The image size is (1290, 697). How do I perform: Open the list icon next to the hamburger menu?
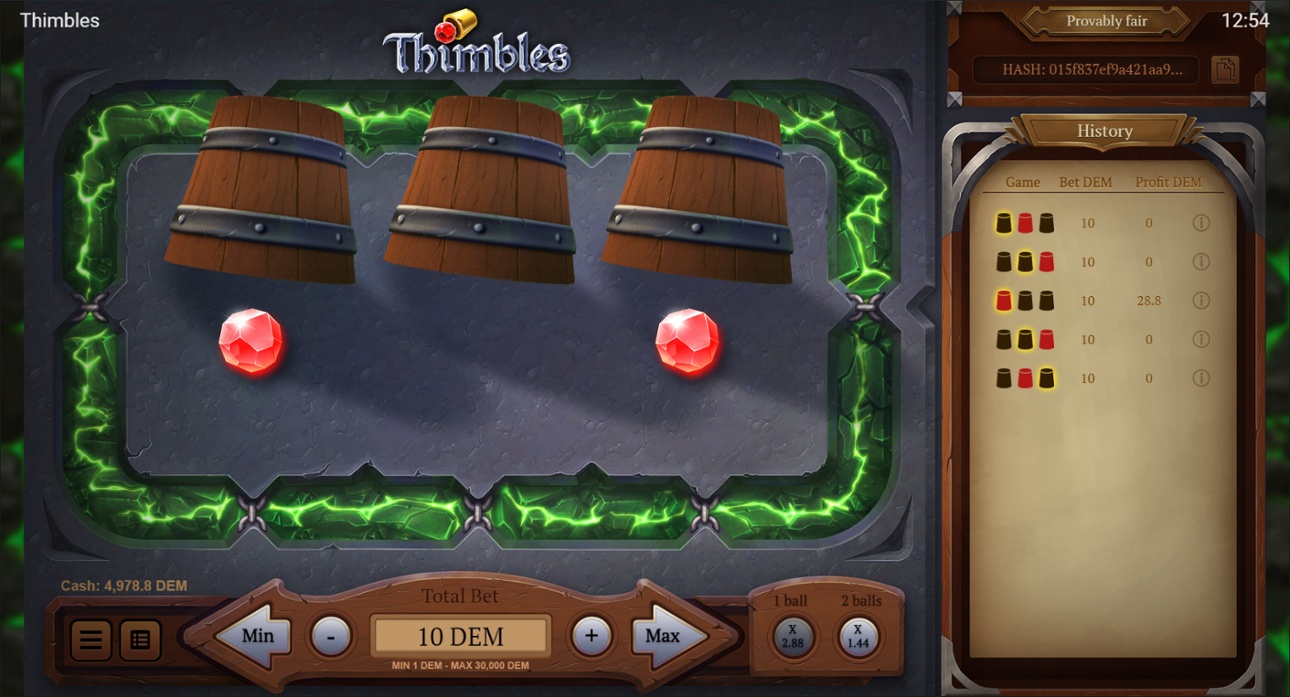(x=140, y=640)
